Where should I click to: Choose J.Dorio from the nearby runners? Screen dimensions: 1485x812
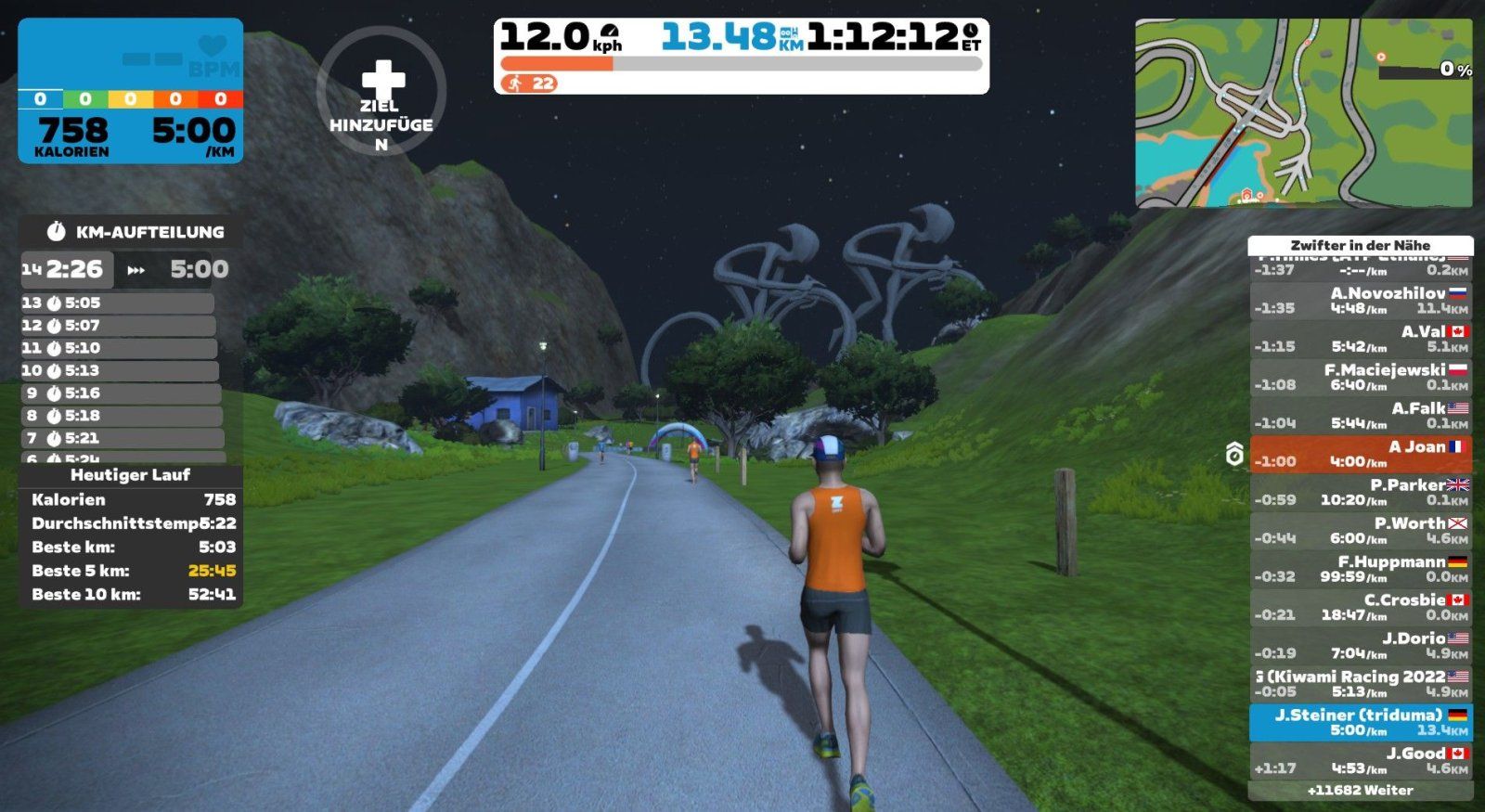tap(1360, 646)
